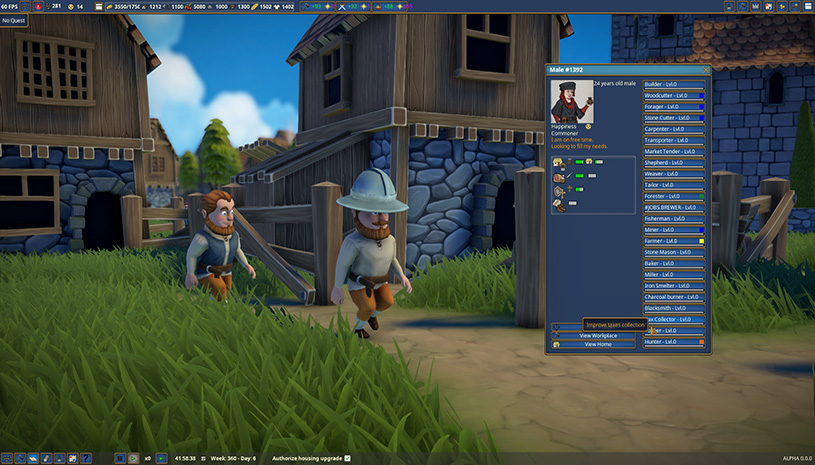Open the No Quest tracker
This screenshot has height=465, width=815.
coord(13,20)
